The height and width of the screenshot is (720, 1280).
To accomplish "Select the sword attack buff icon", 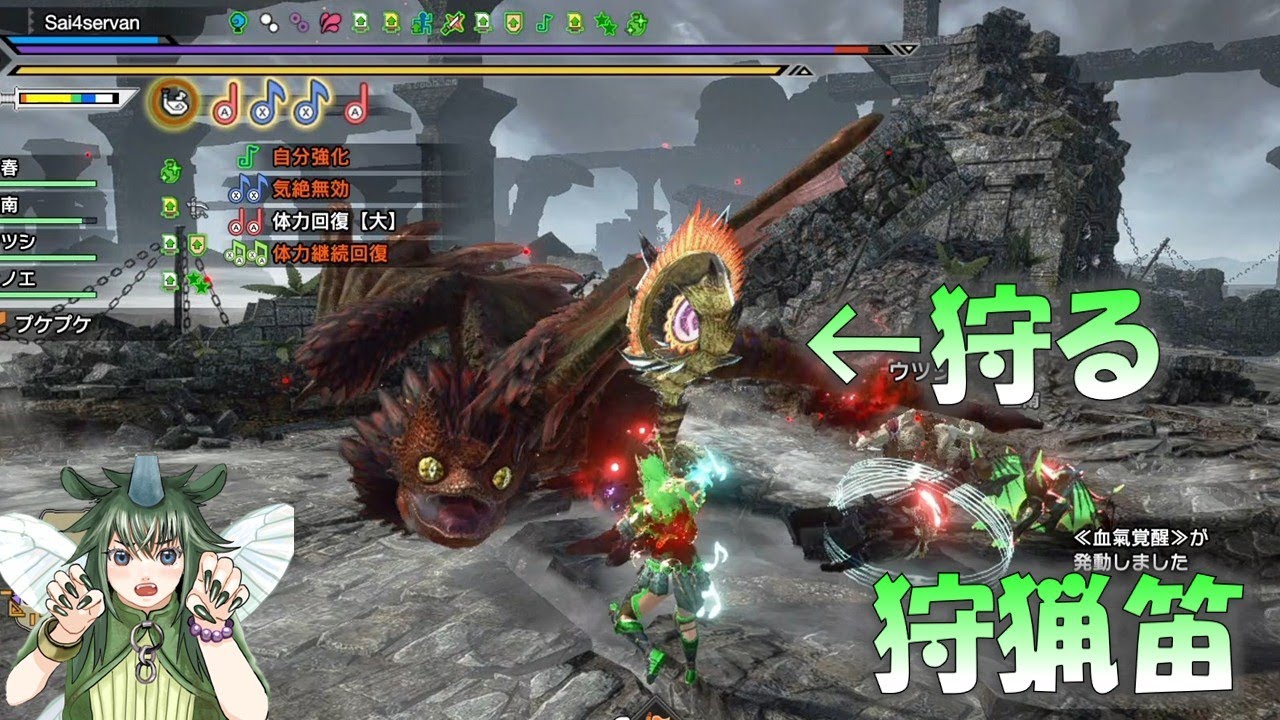I will pos(453,21).
